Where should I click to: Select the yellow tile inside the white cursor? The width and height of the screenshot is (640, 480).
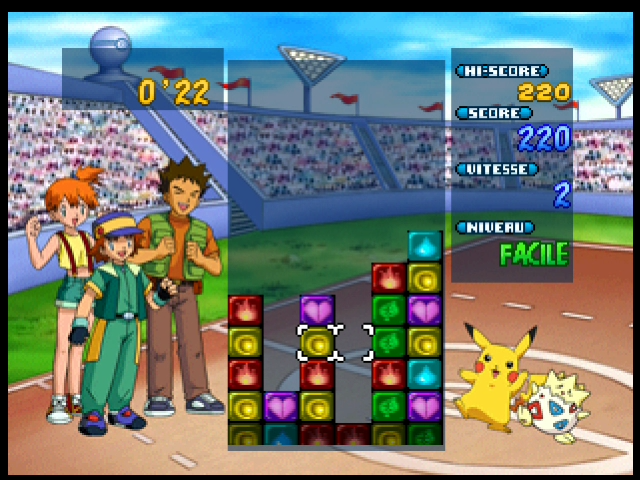click(317, 343)
